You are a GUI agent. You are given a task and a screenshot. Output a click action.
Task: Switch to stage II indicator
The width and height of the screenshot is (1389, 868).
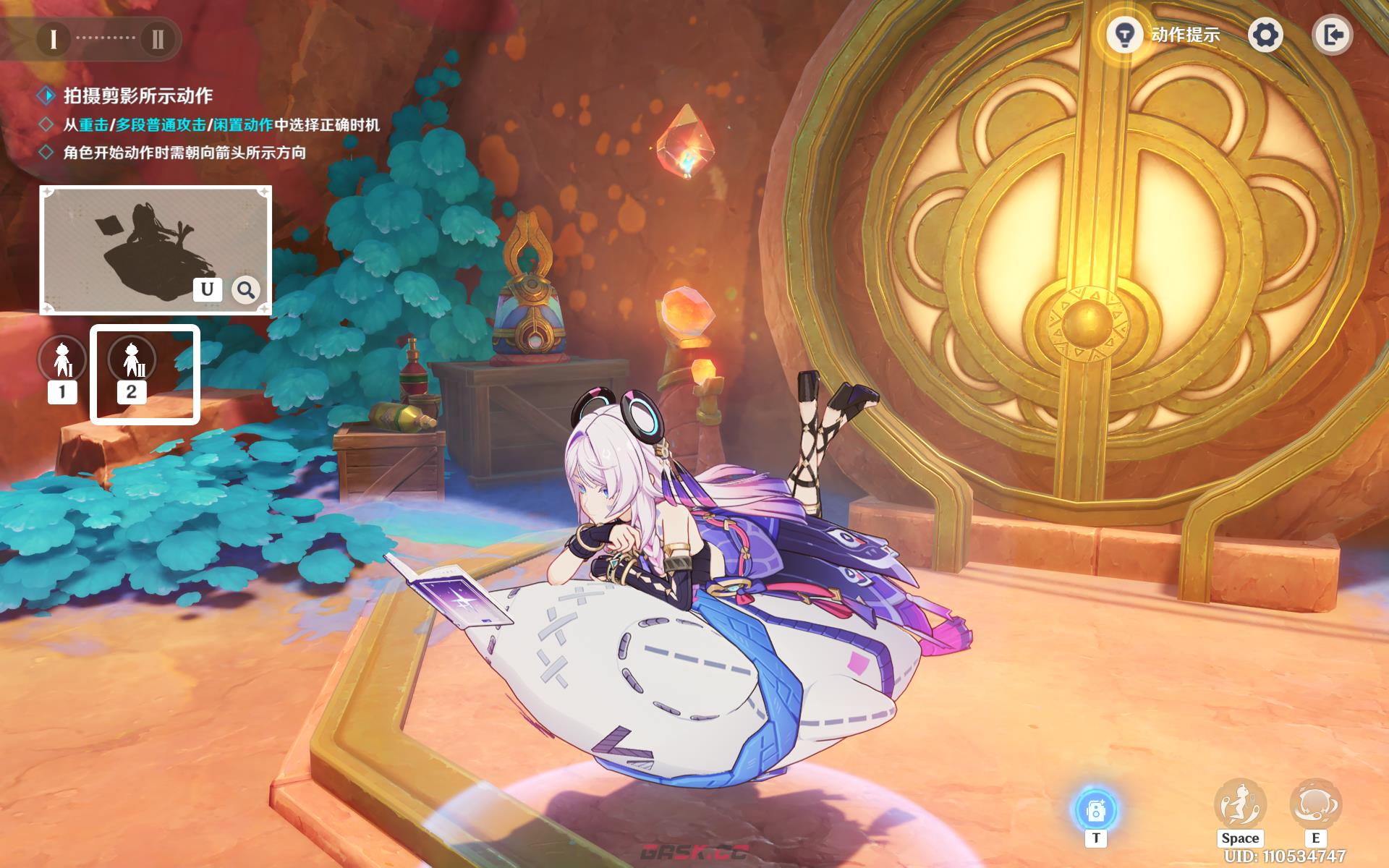click(157, 38)
